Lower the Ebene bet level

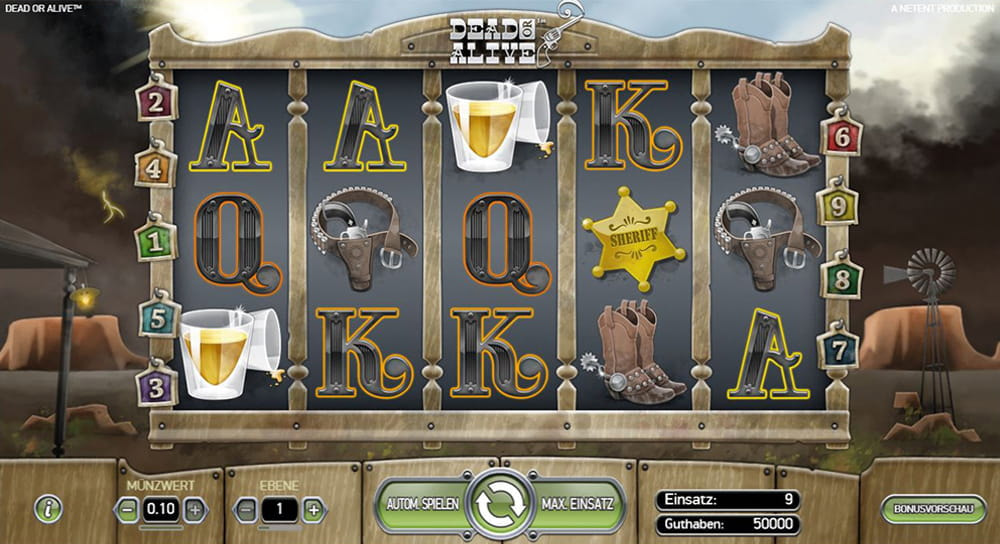pyautogui.click(x=246, y=509)
